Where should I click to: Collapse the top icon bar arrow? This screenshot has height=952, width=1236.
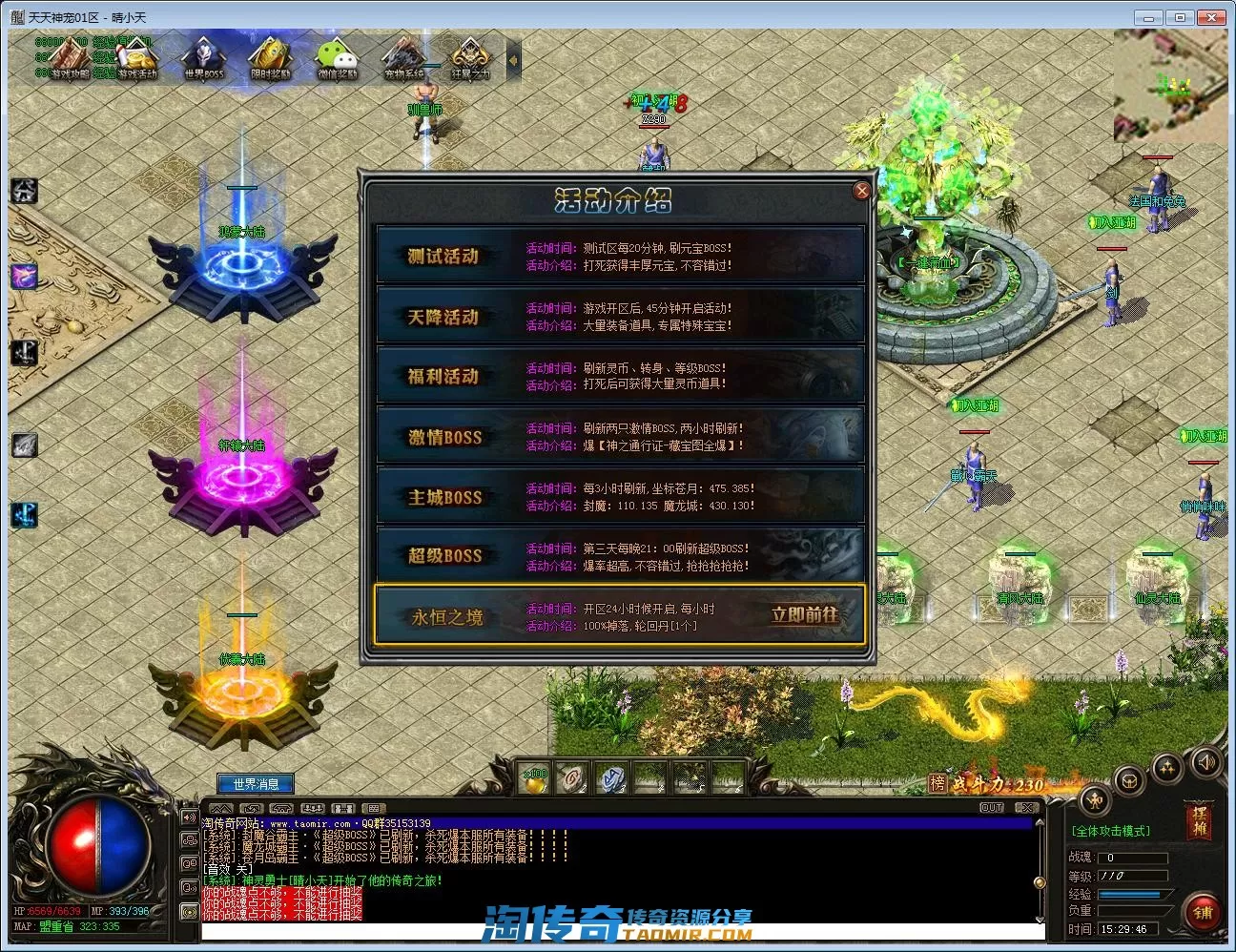tap(513, 60)
